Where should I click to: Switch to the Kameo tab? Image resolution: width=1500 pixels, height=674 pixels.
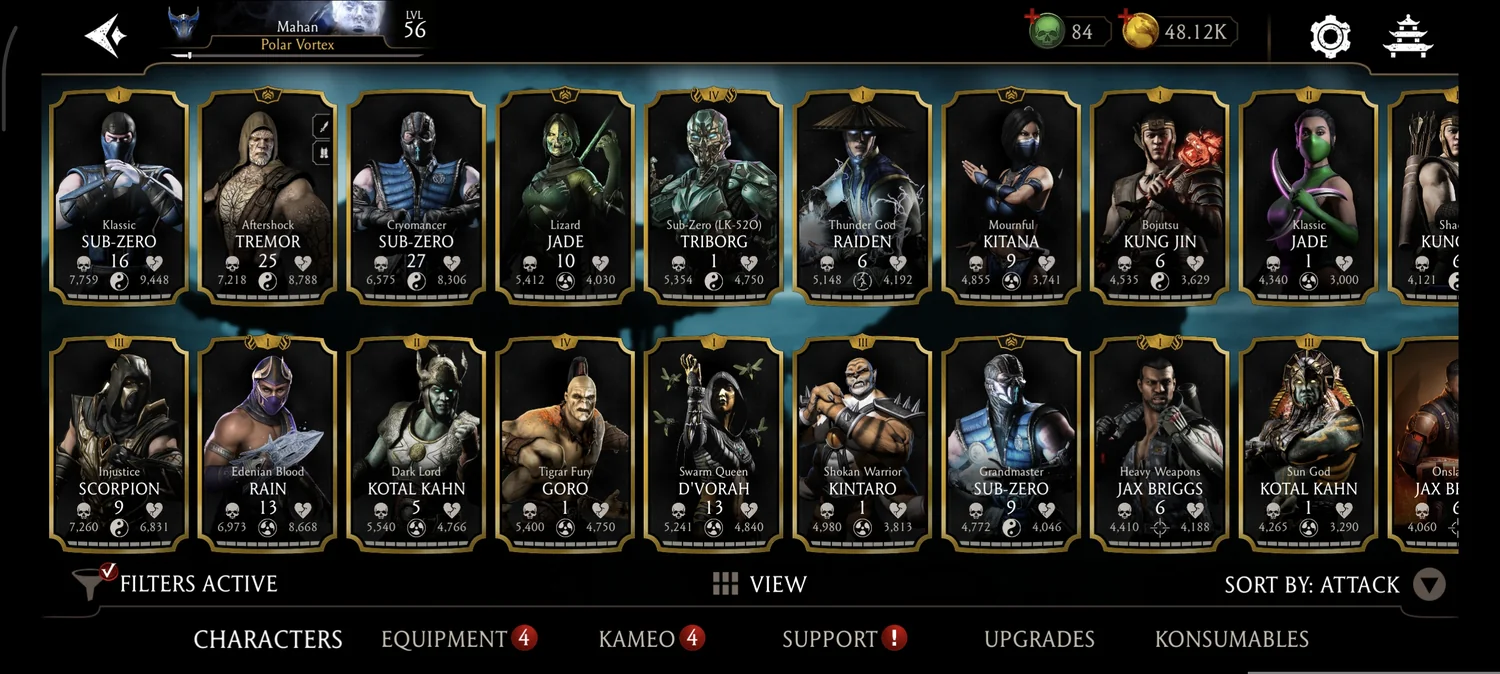[637, 639]
